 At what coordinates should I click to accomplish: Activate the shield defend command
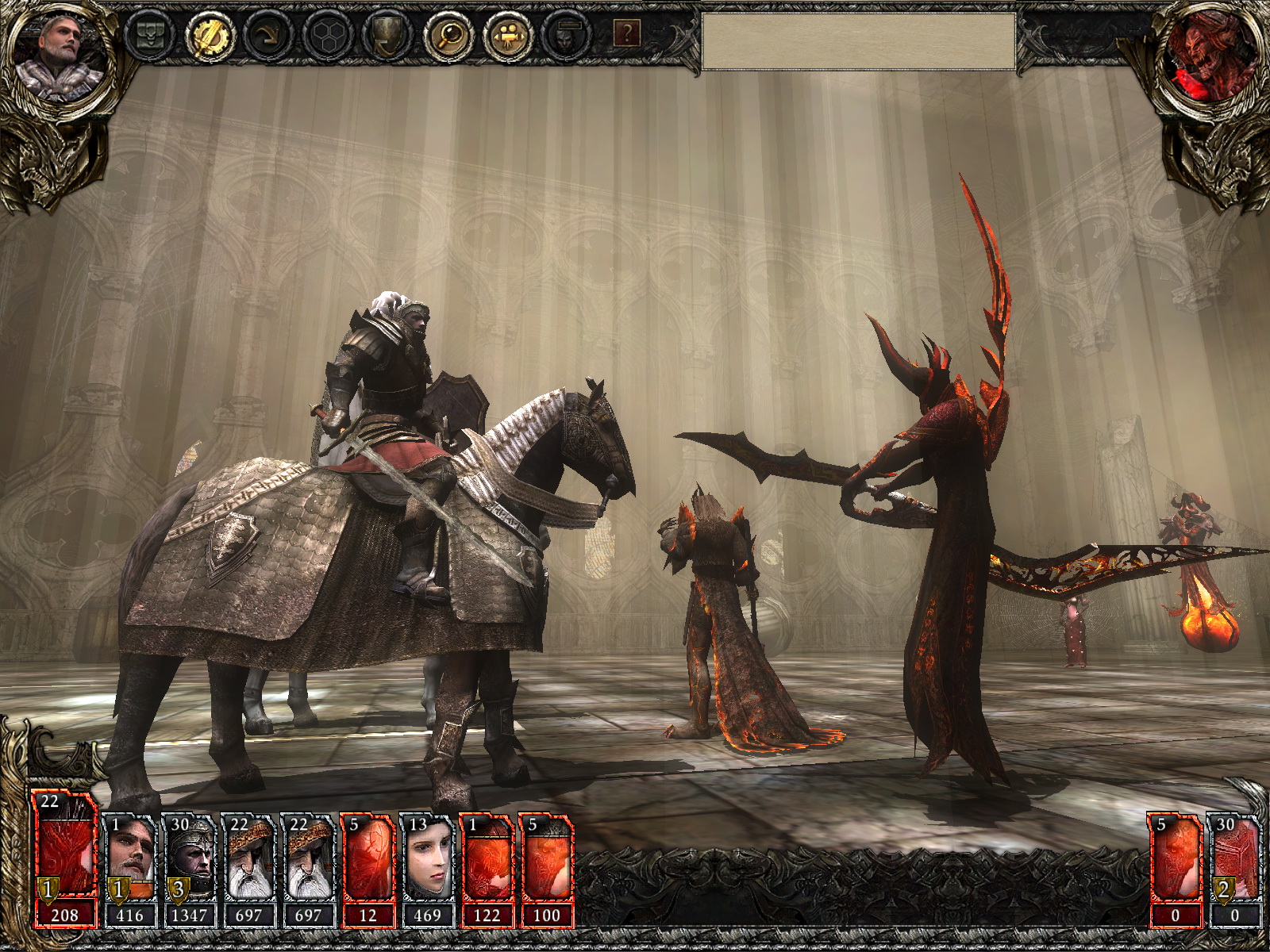click(x=387, y=35)
